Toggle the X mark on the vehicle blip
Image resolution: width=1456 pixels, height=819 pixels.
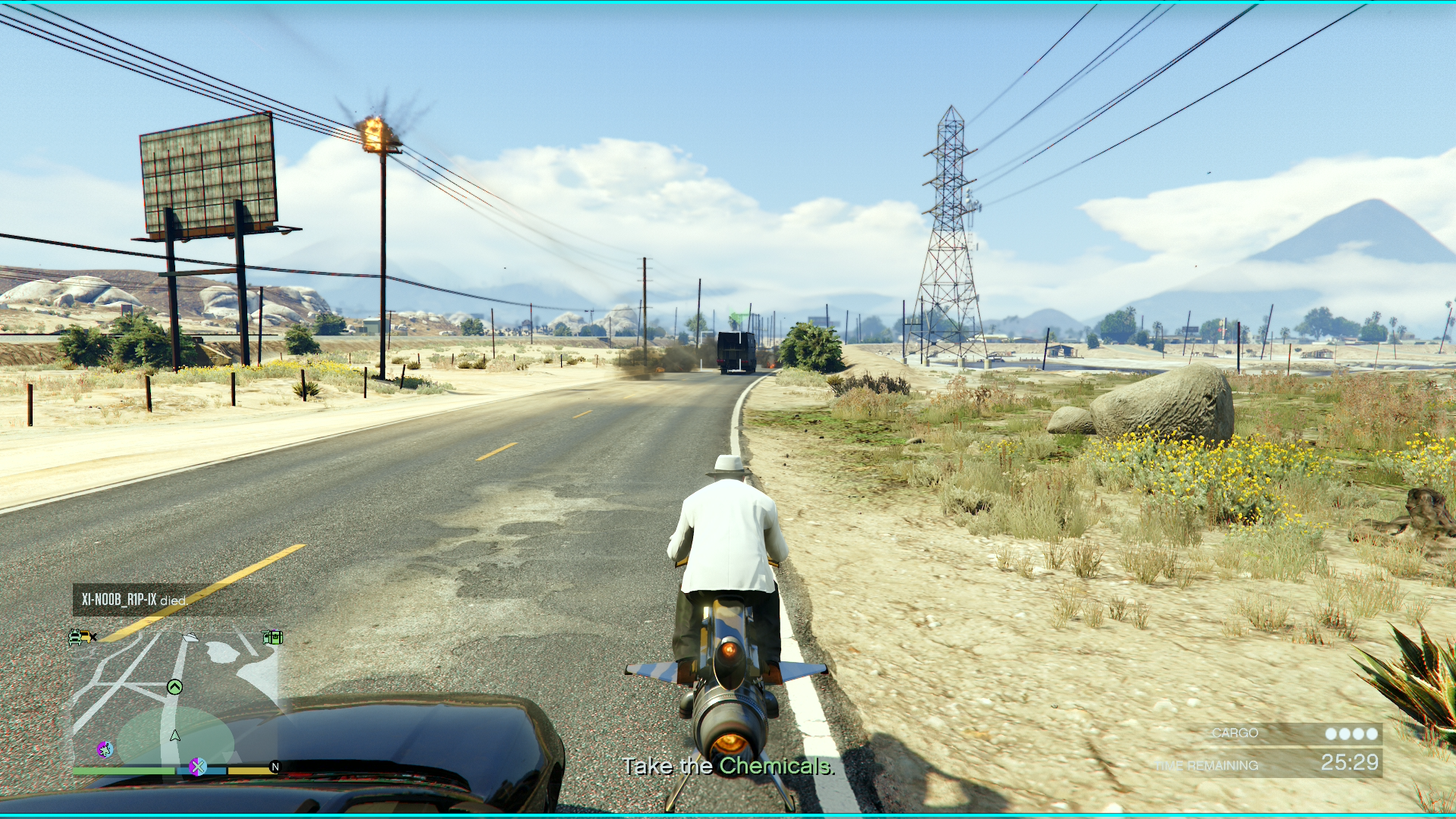93,637
